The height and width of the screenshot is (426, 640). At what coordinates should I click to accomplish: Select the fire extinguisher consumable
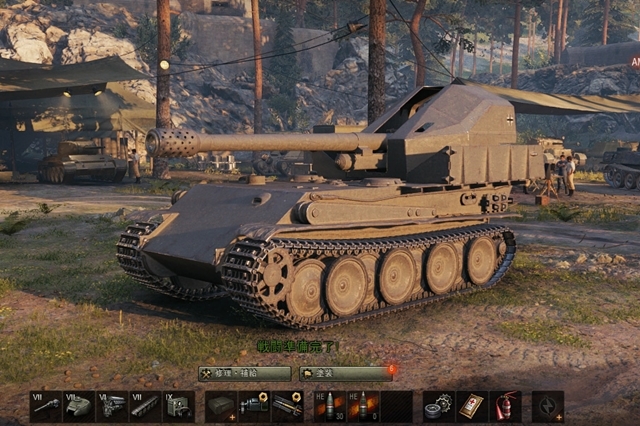(505, 406)
